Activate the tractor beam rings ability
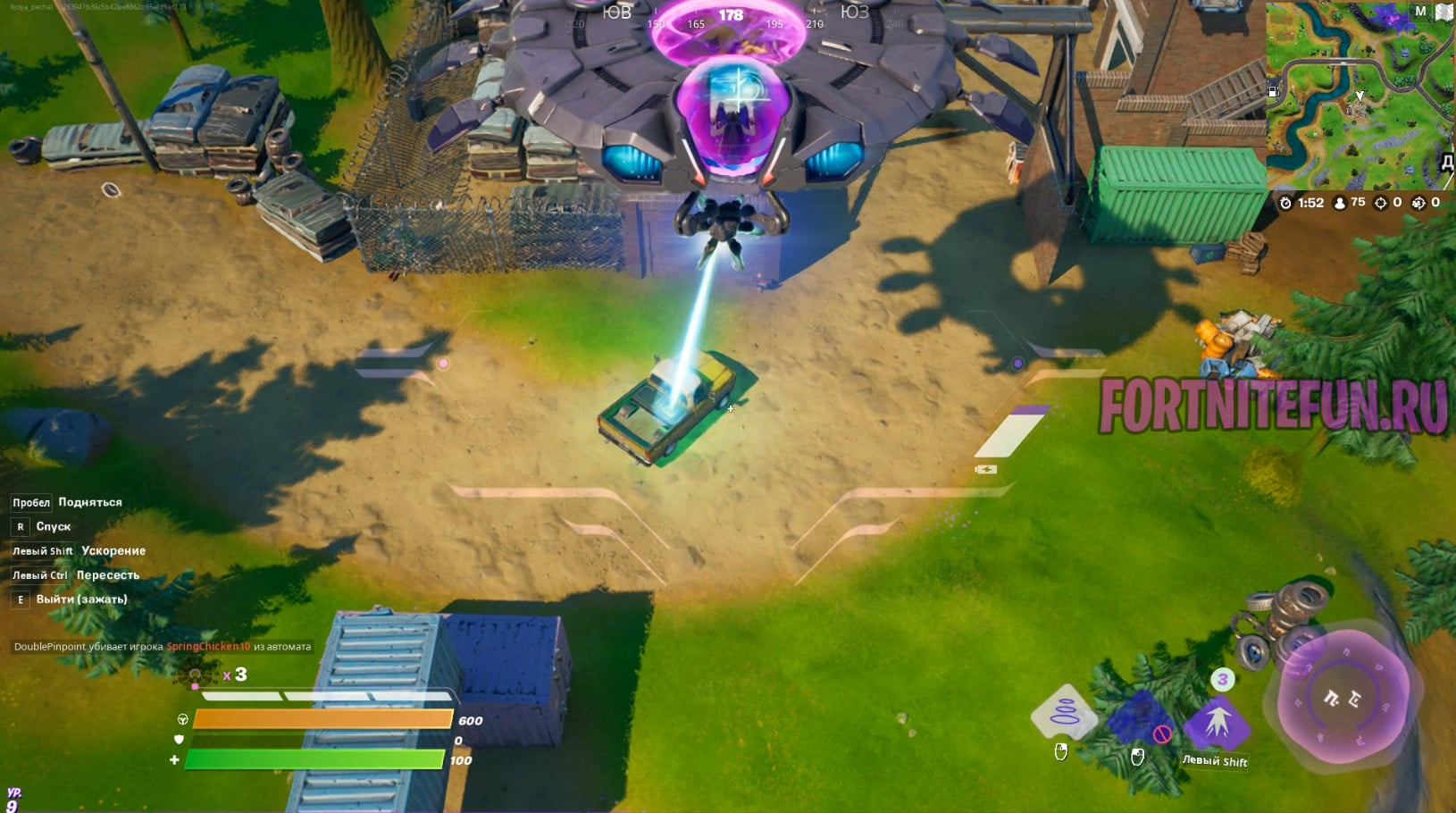 point(1063,713)
